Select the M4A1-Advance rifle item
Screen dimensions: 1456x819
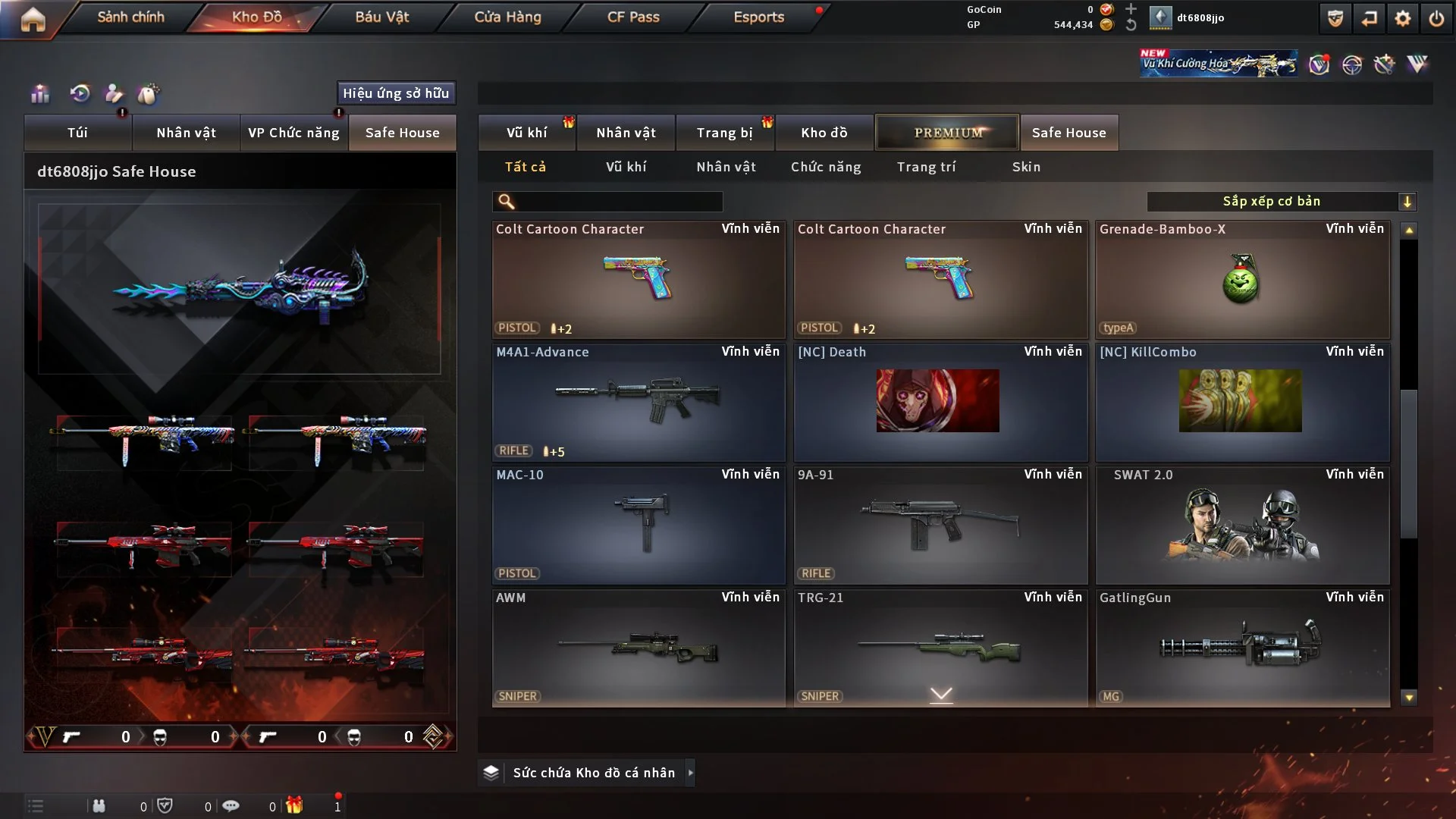coord(638,402)
